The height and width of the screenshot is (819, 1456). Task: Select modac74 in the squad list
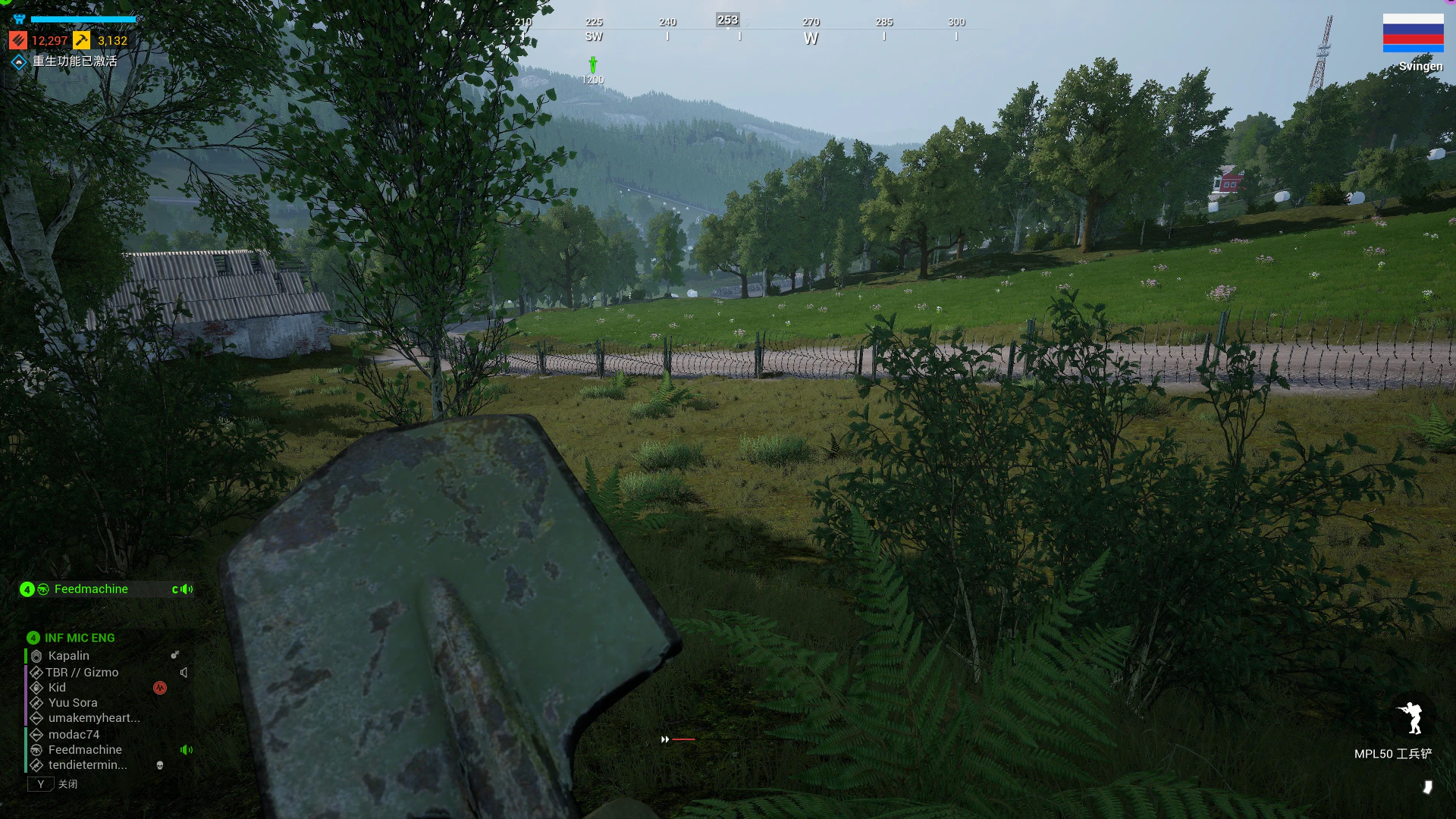click(74, 735)
